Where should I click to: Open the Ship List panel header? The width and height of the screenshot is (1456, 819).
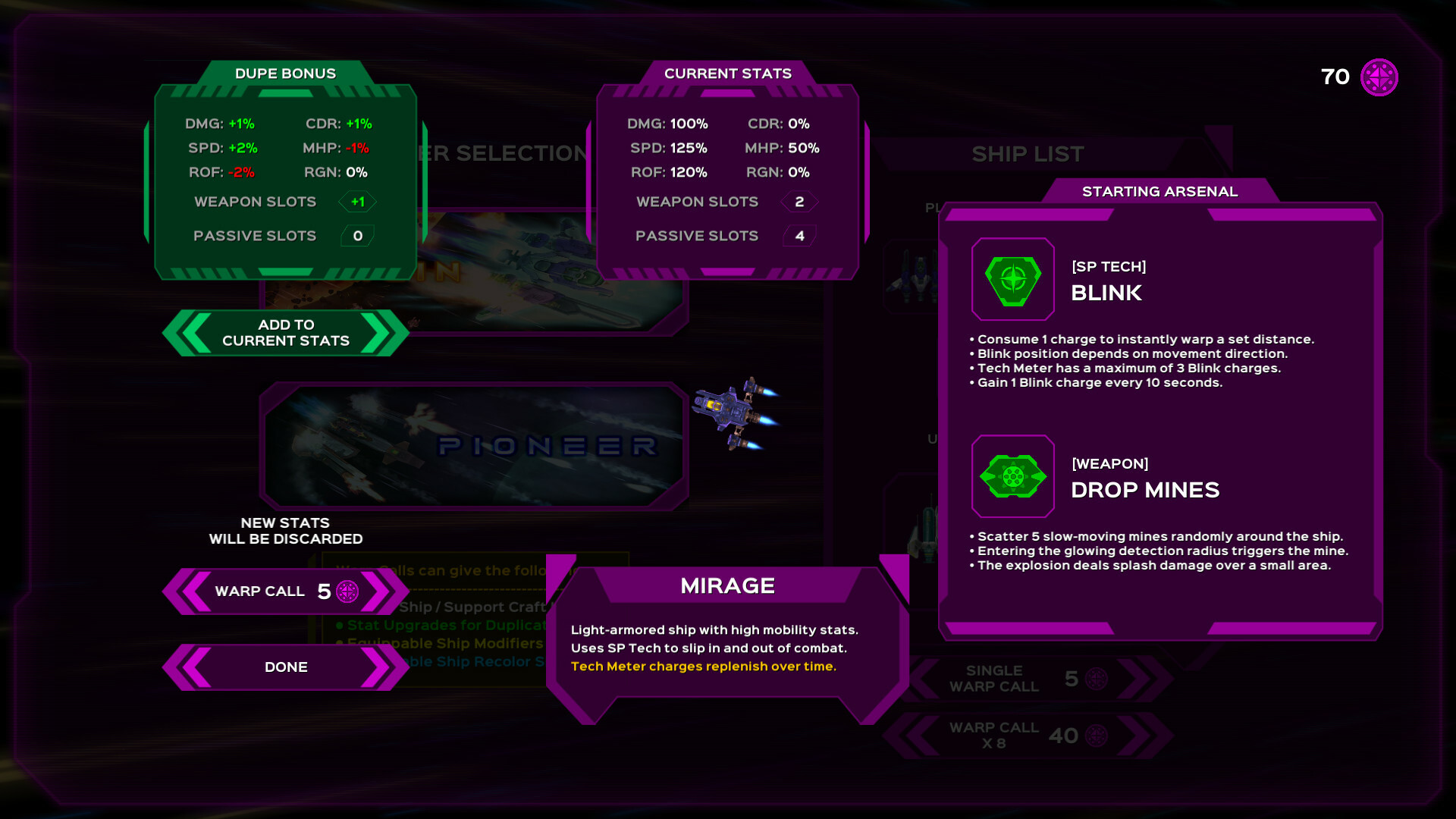[x=1028, y=154]
